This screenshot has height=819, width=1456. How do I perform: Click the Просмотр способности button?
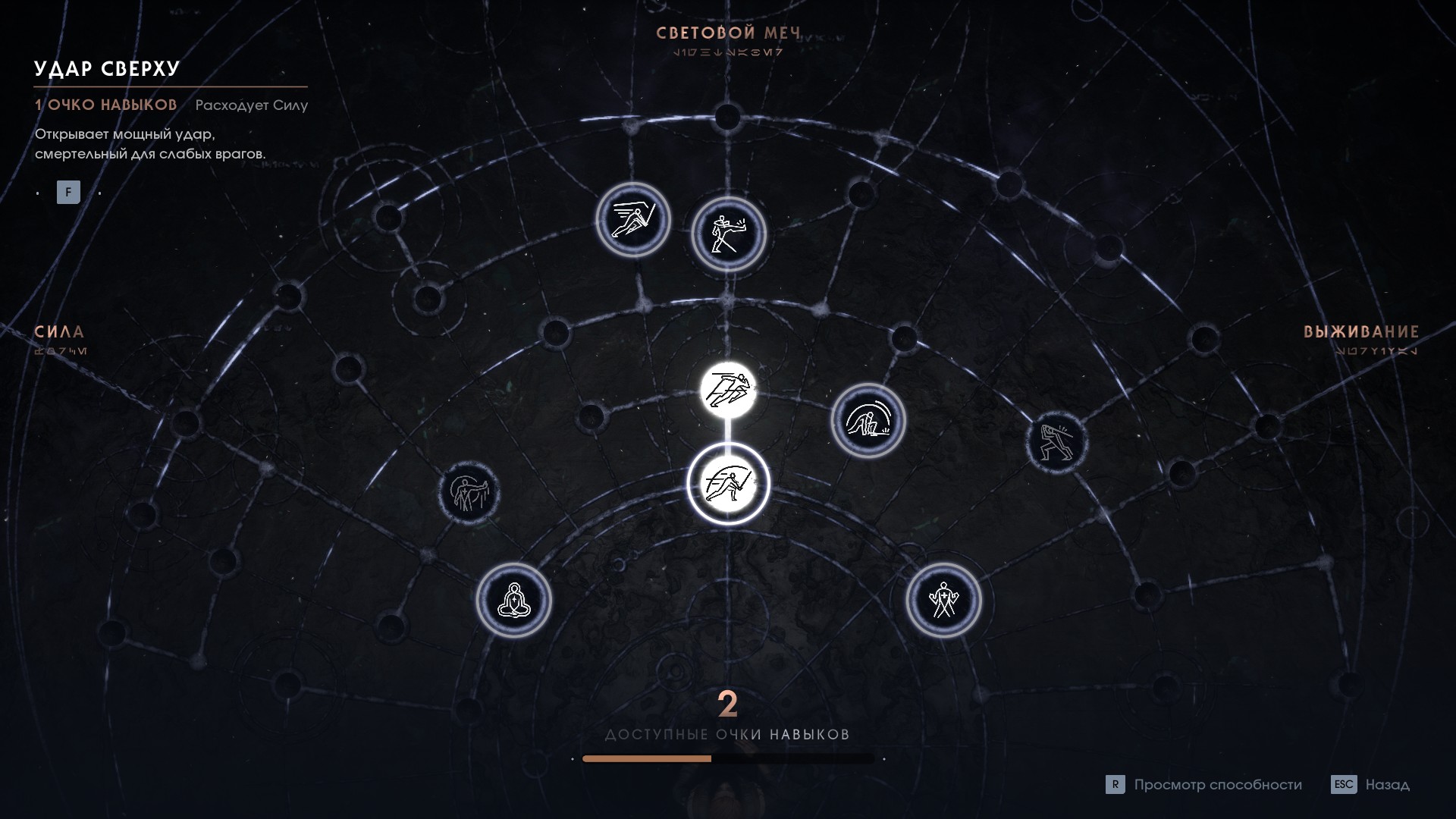[x=1204, y=785]
